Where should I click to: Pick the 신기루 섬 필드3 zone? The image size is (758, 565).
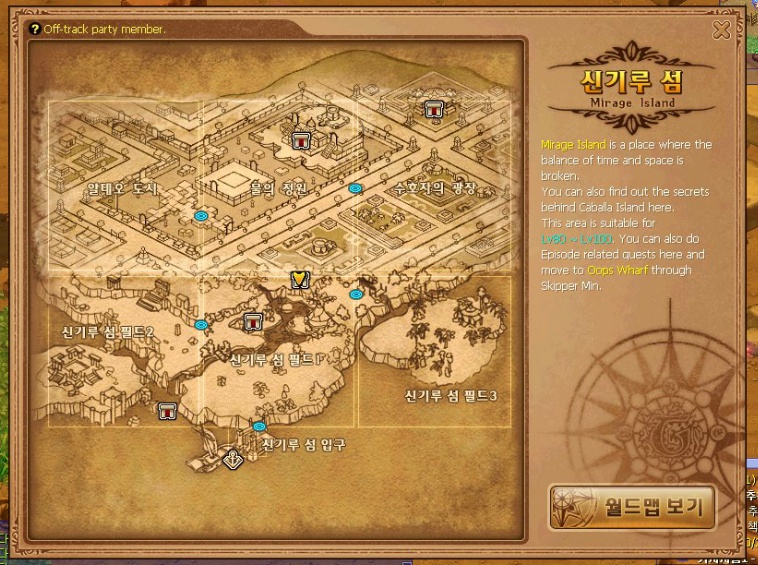click(x=451, y=395)
